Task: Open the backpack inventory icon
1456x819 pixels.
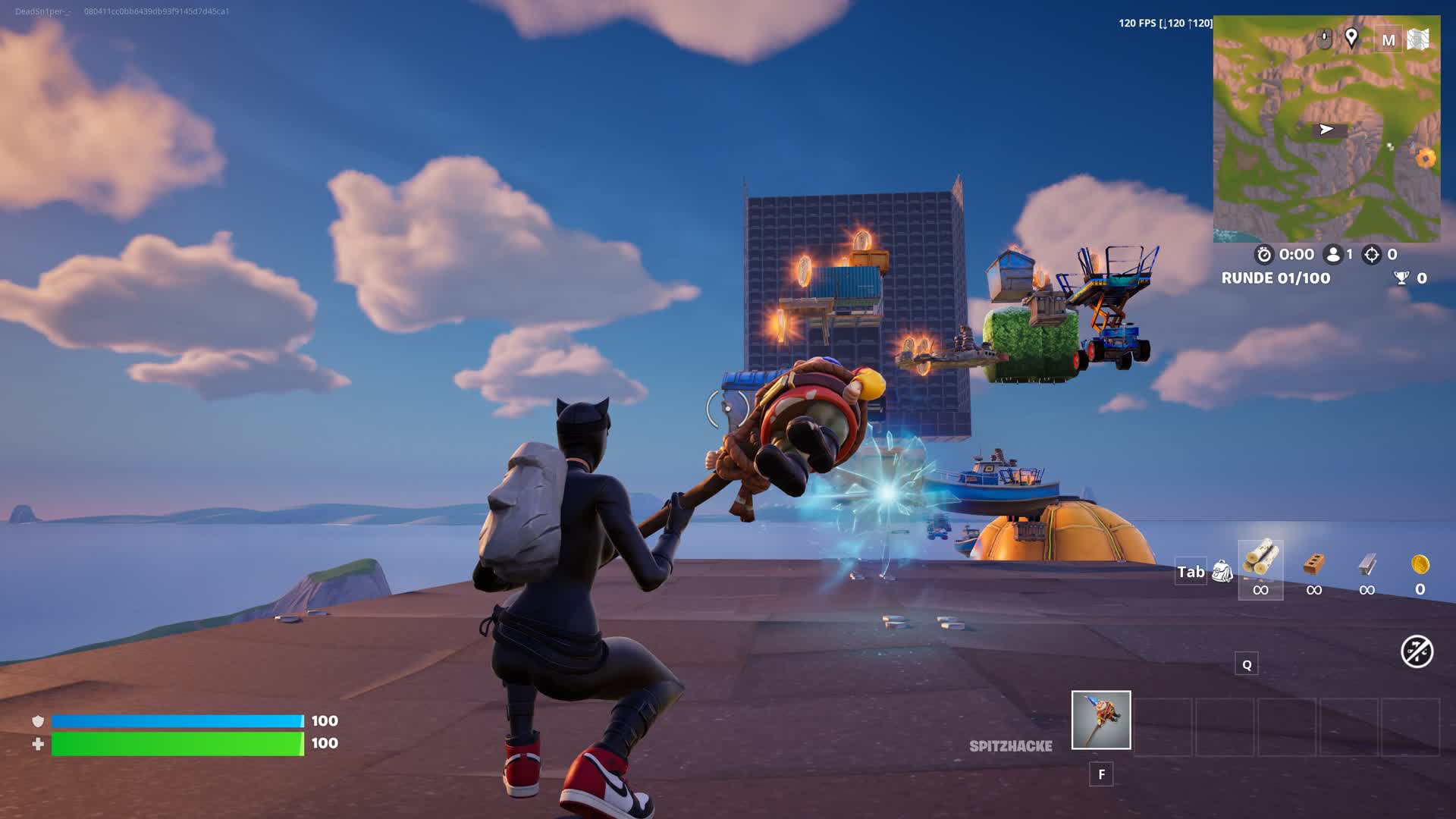Action: (1222, 571)
